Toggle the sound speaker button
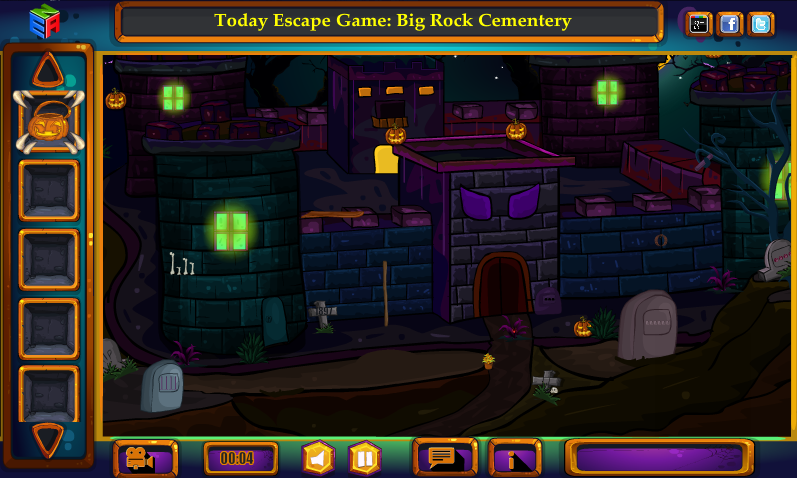The width and height of the screenshot is (797, 478). (318, 459)
